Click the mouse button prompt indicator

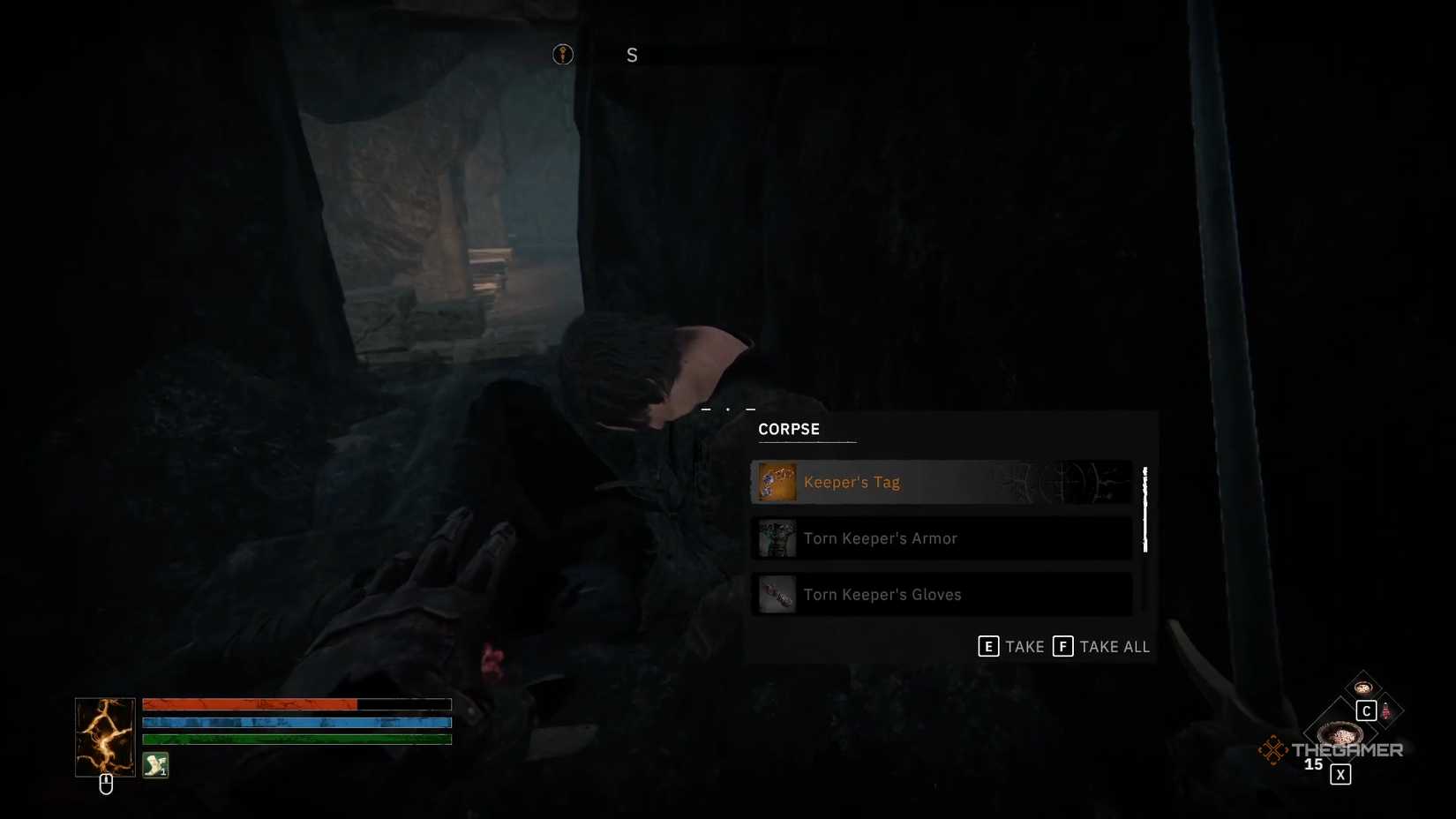106,783
